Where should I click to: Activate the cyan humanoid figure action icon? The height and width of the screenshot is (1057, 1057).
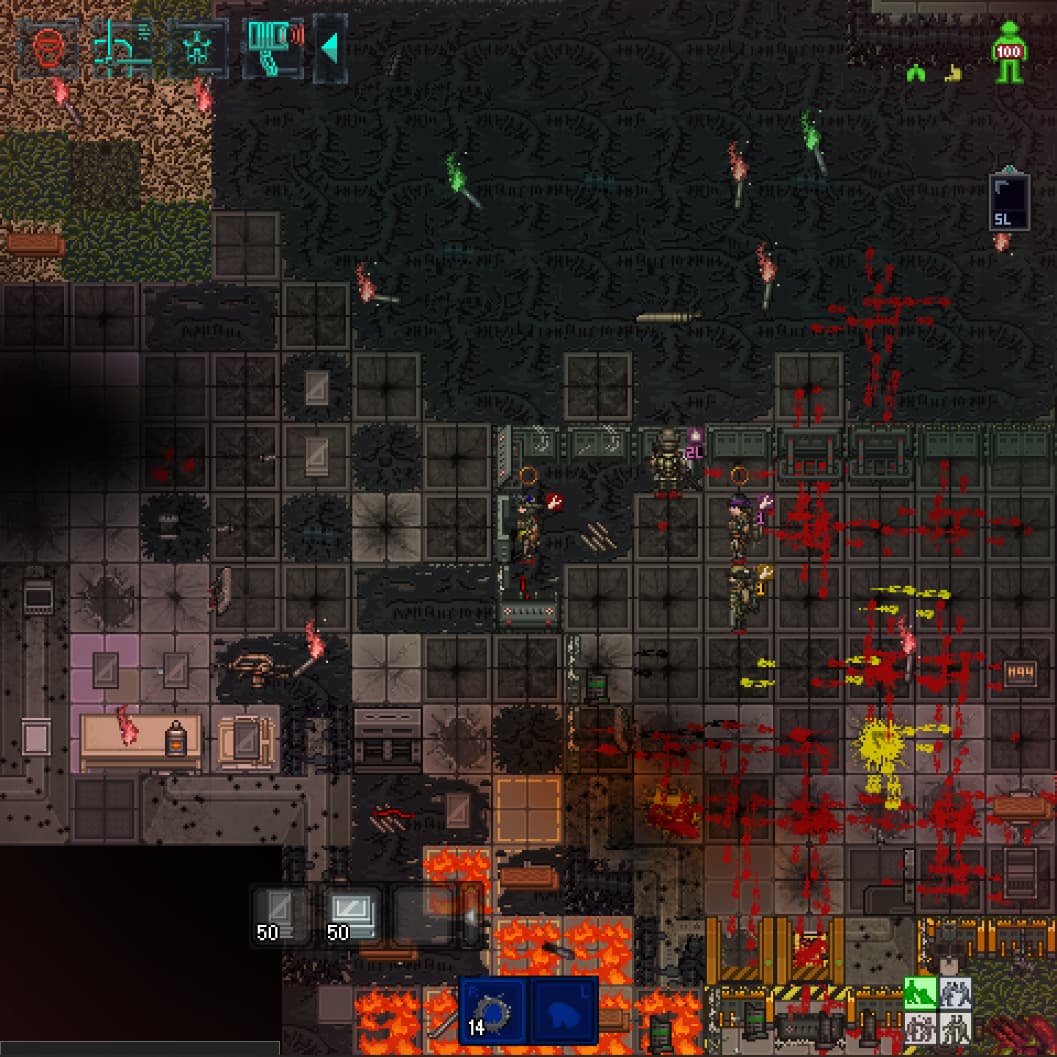[x=197, y=48]
